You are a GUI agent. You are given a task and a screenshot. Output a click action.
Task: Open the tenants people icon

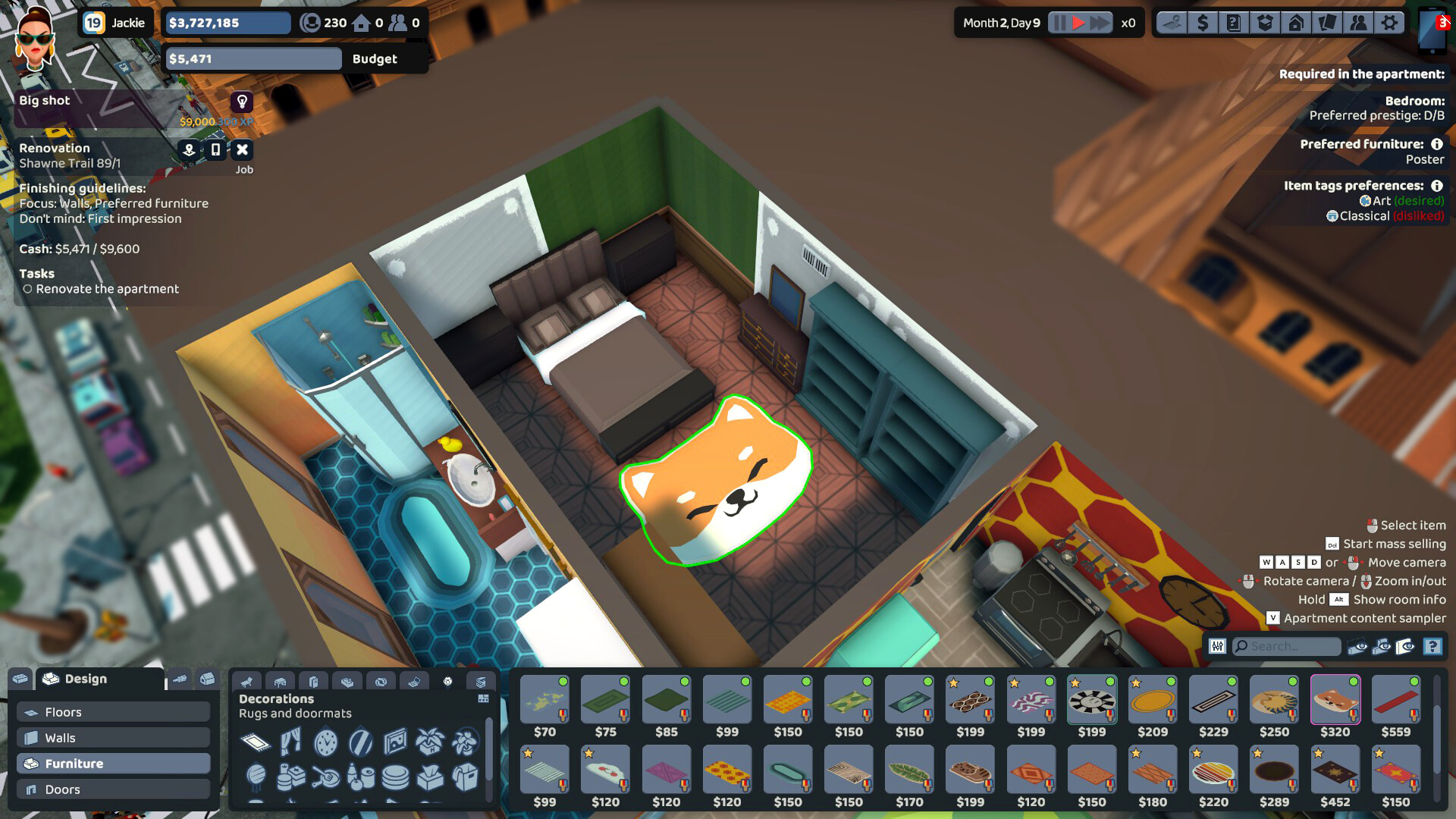point(1357,23)
